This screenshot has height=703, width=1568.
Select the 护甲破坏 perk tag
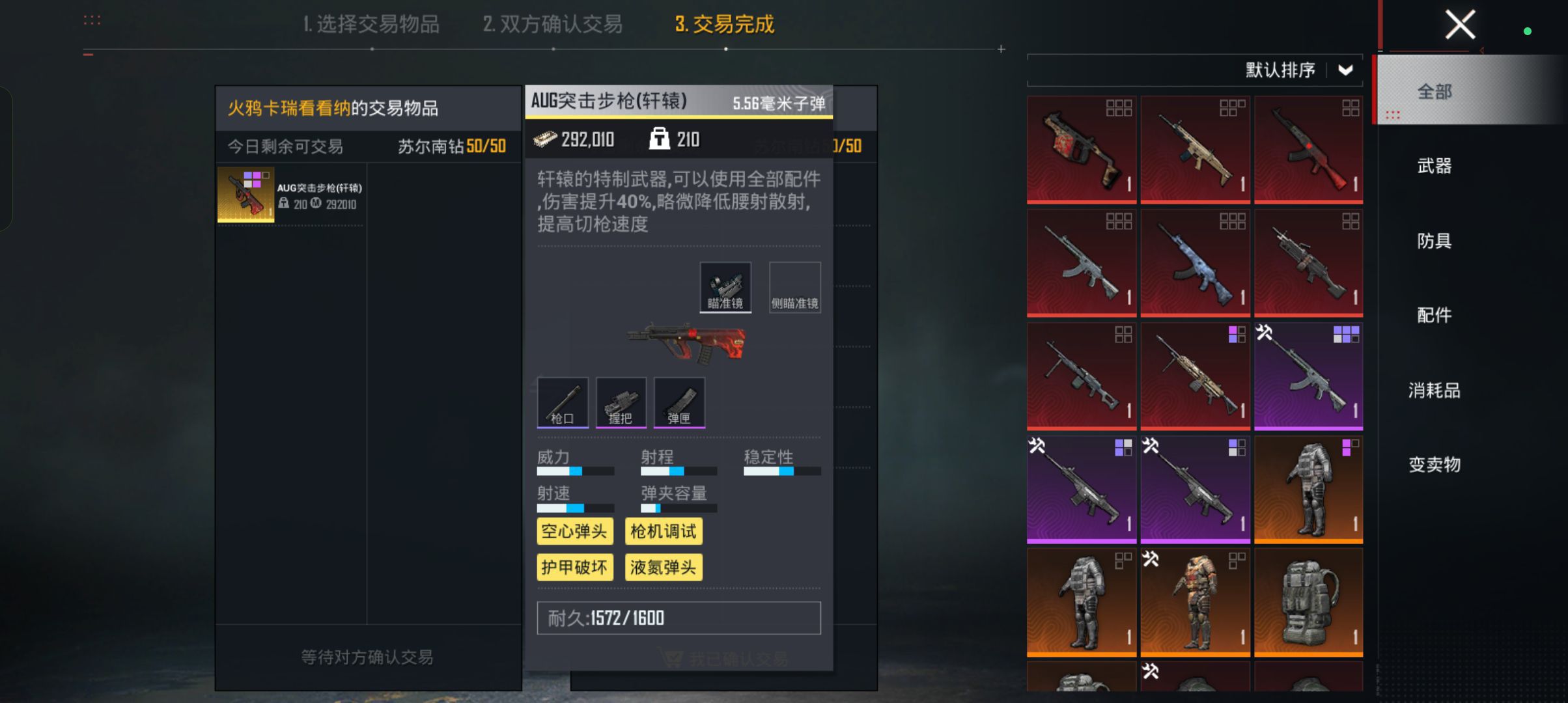click(574, 567)
